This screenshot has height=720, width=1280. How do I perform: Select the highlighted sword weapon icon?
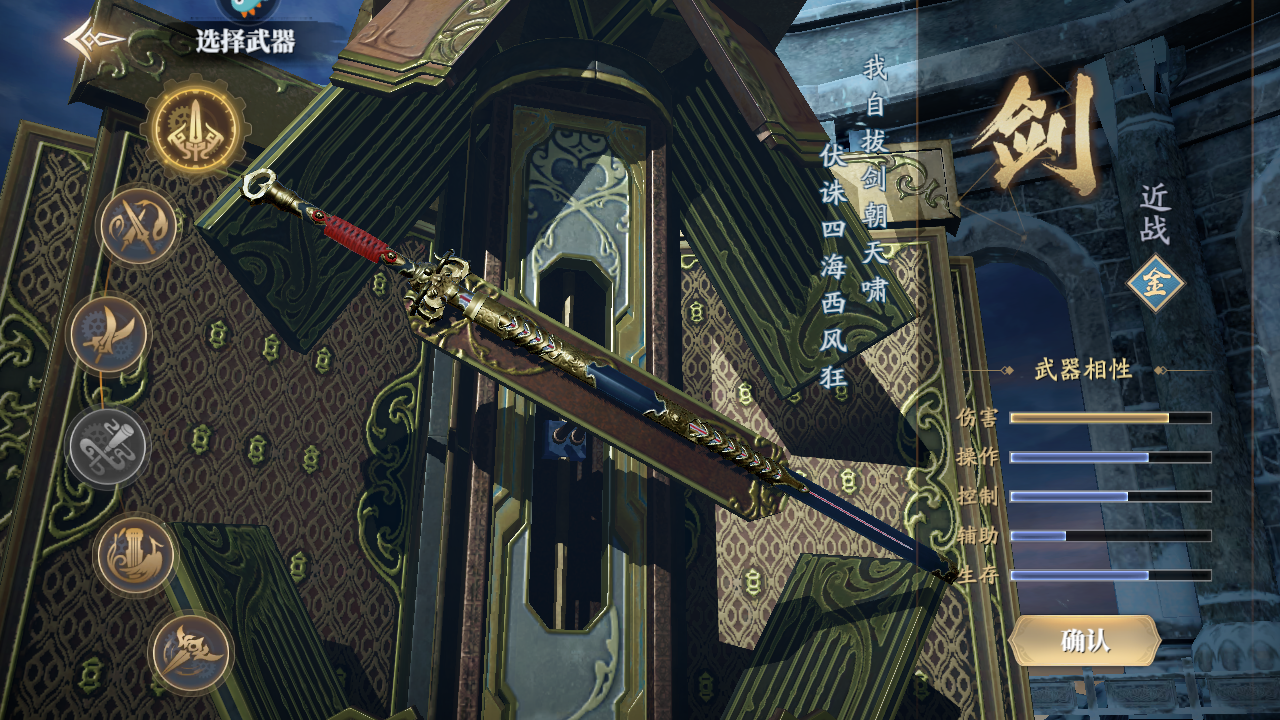(196, 128)
